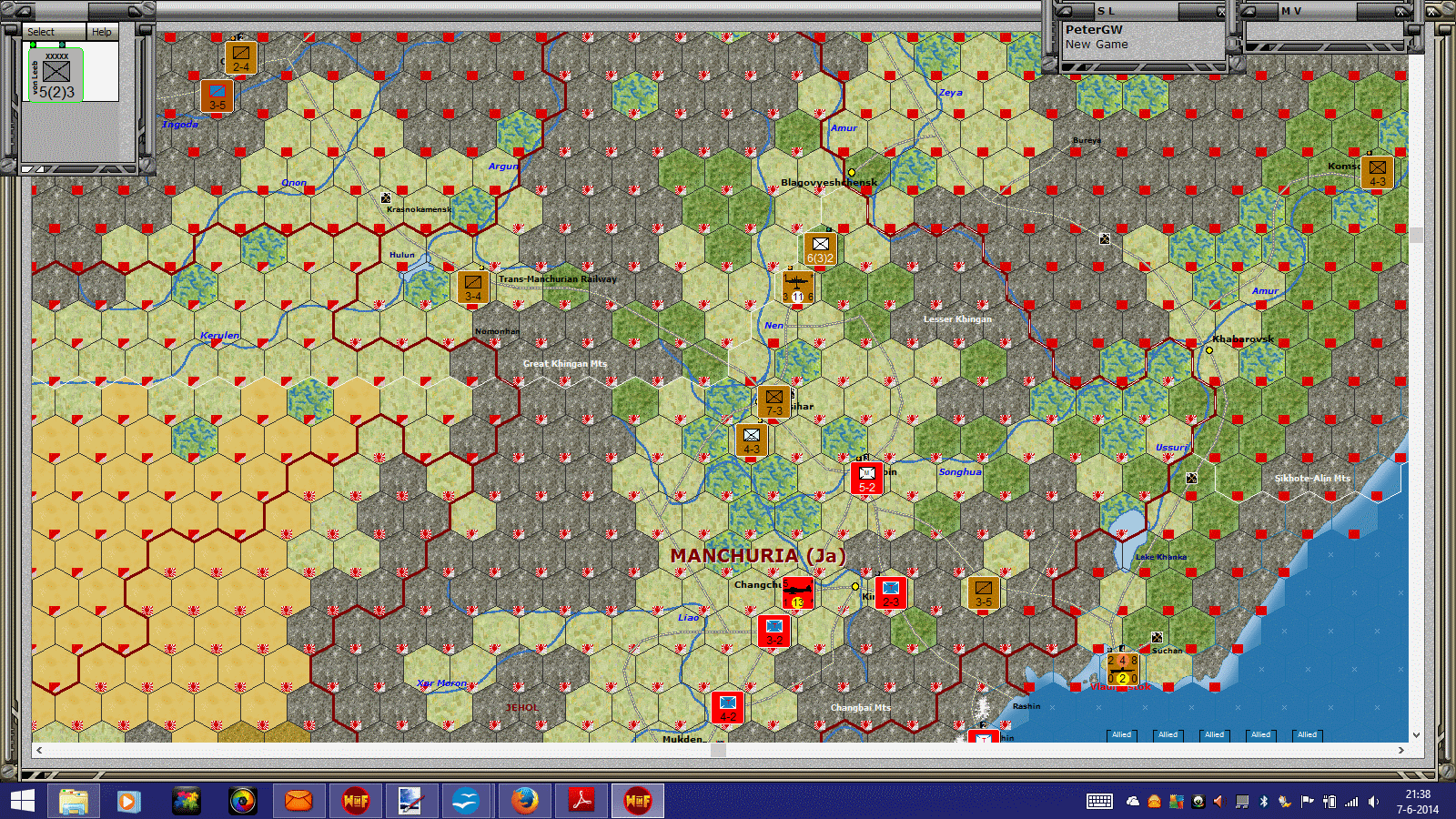Collapse the M V panel with its roll-up arrow

(x=1249, y=11)
